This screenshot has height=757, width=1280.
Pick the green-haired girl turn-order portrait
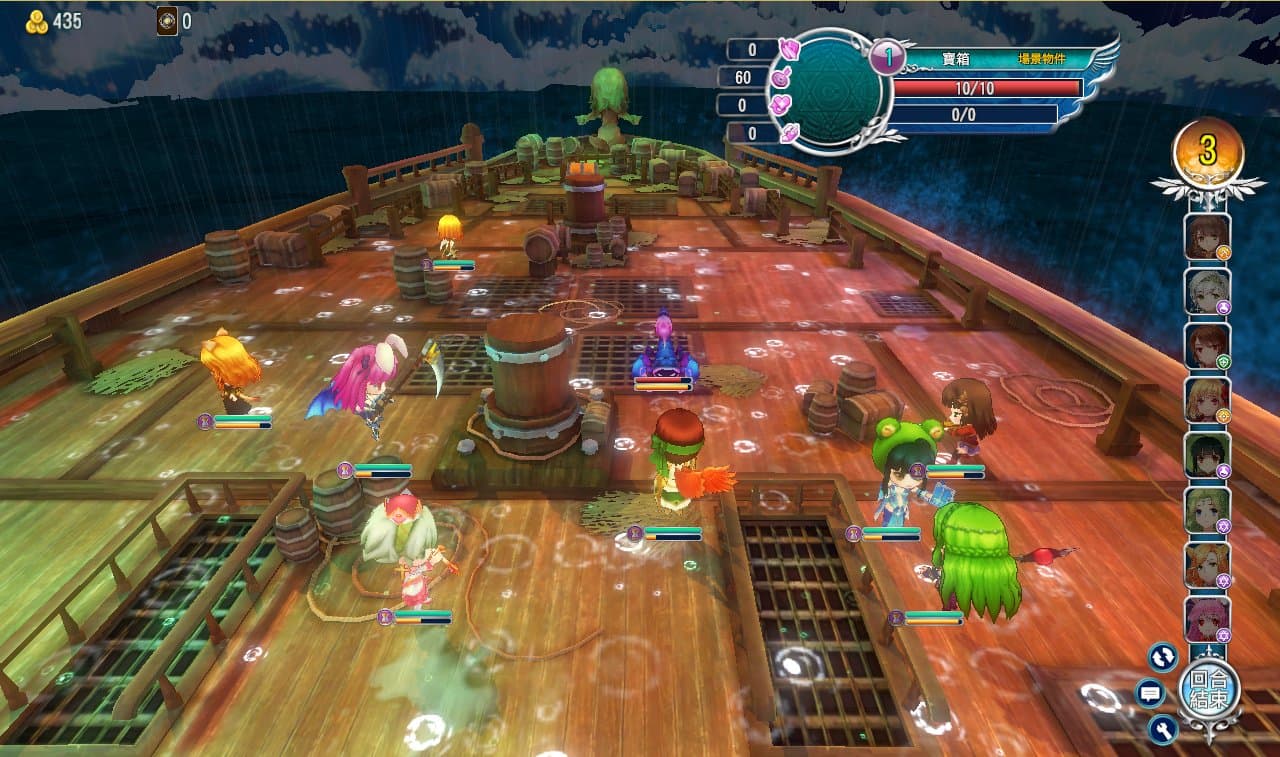coord(1207,510)
